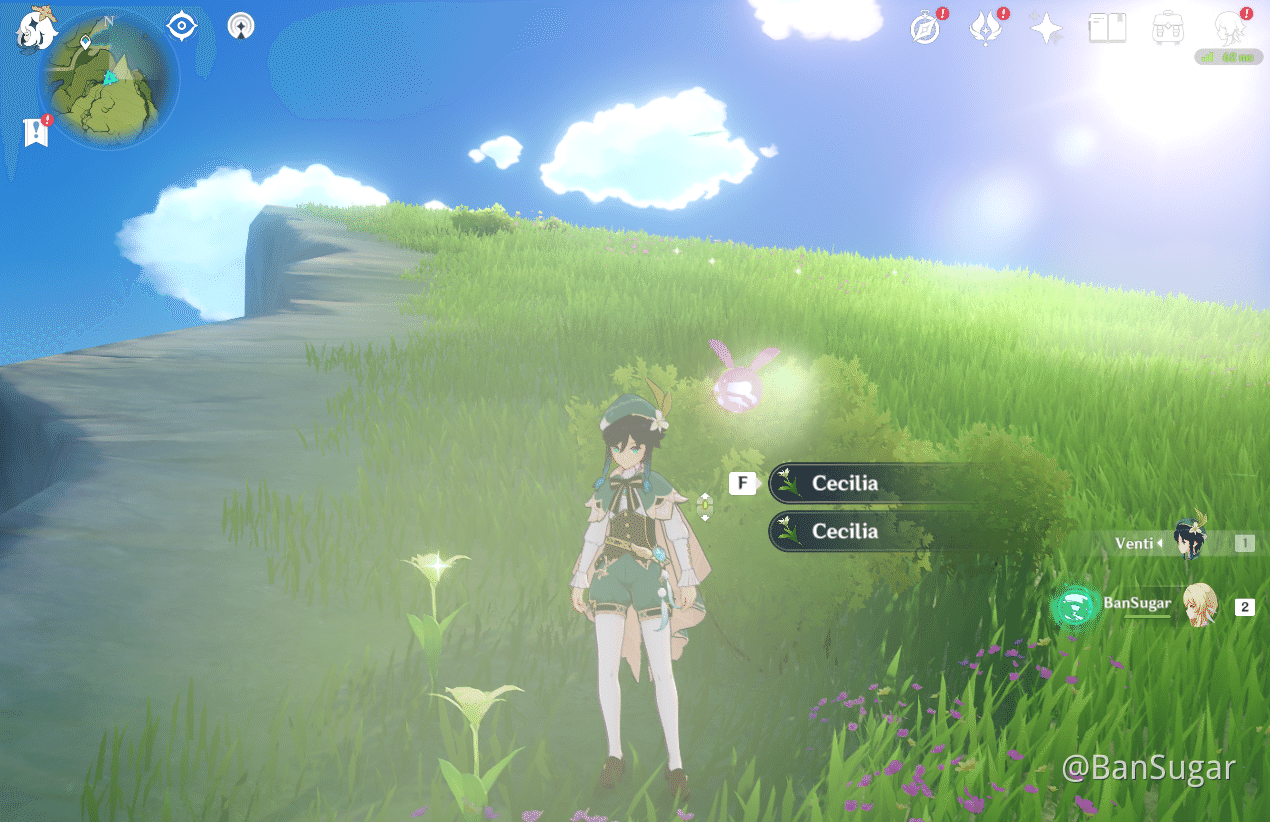This screenshot has height=822, width=1270.
Task: Open the Adventurer Handbook book icon
Action: pos(1107,28)
